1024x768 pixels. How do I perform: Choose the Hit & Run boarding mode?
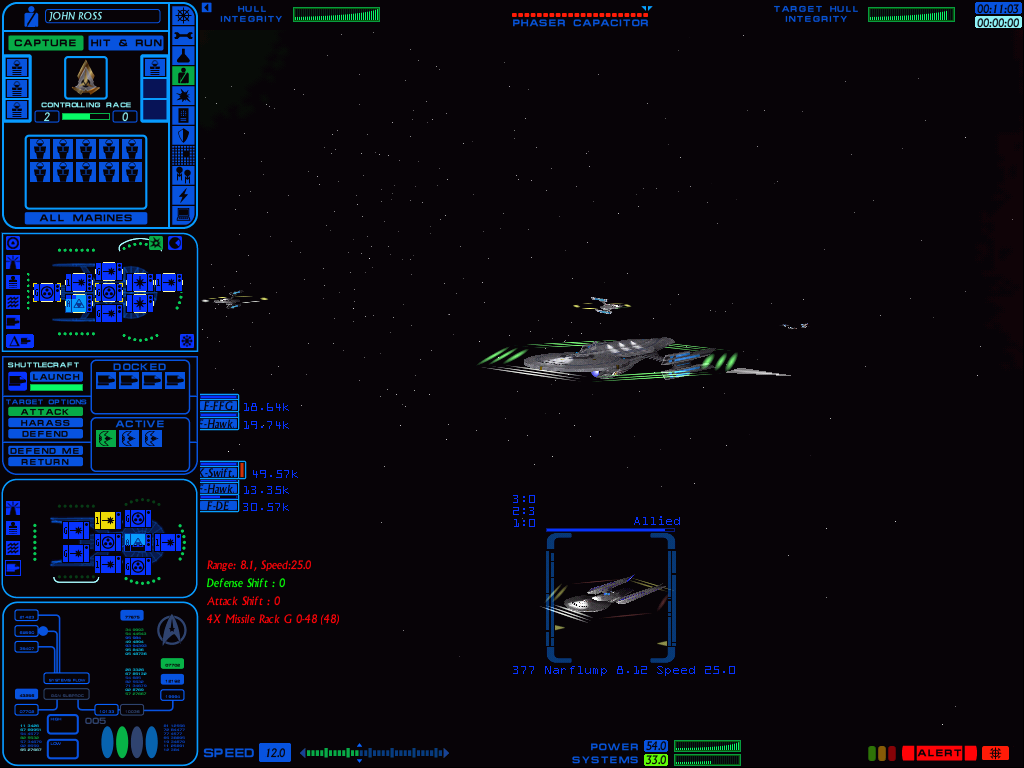(x=126, y=43)
